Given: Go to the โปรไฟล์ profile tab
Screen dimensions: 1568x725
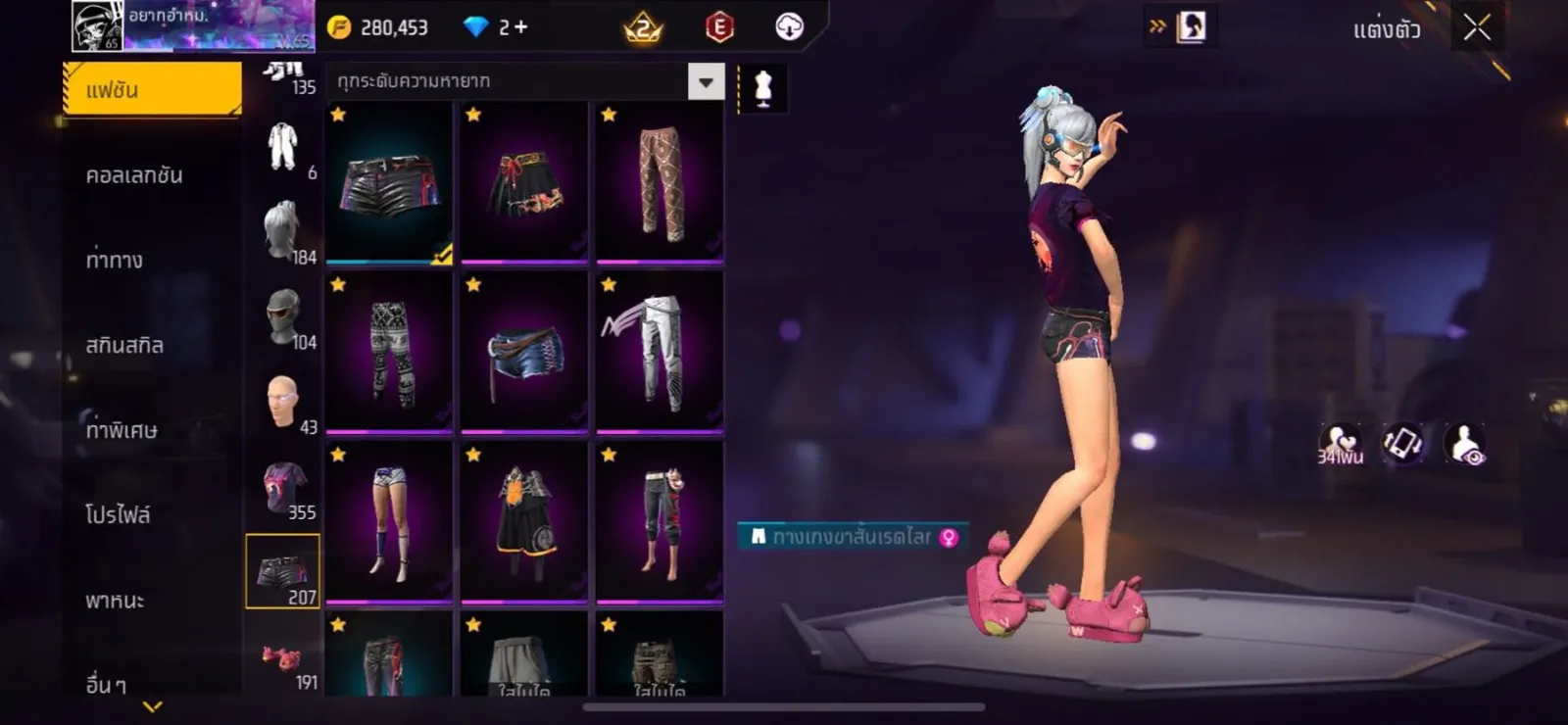Looking at the screenshot, I should [x=118, y=515].
